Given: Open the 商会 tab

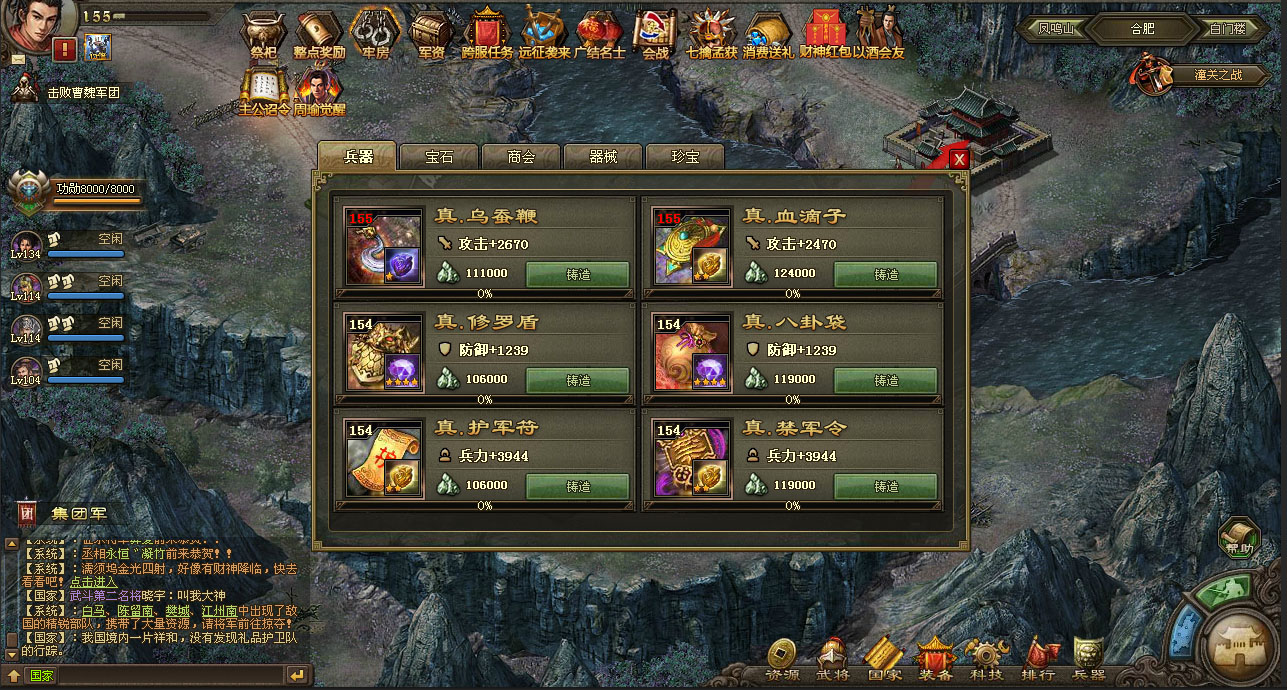Looking at the screenshot, I should pos(521,157).
